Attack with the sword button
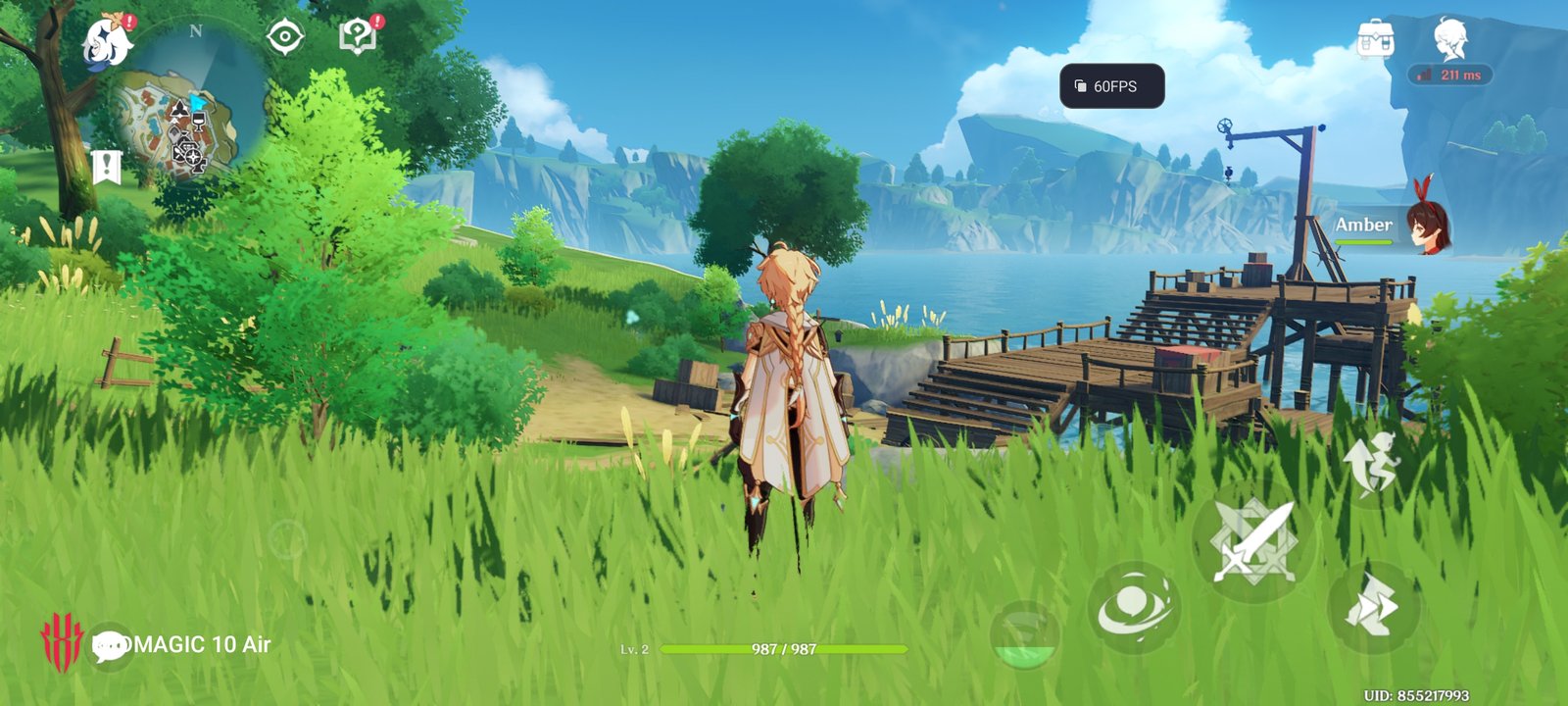The image size is (1568, 706). point(1253,541)
